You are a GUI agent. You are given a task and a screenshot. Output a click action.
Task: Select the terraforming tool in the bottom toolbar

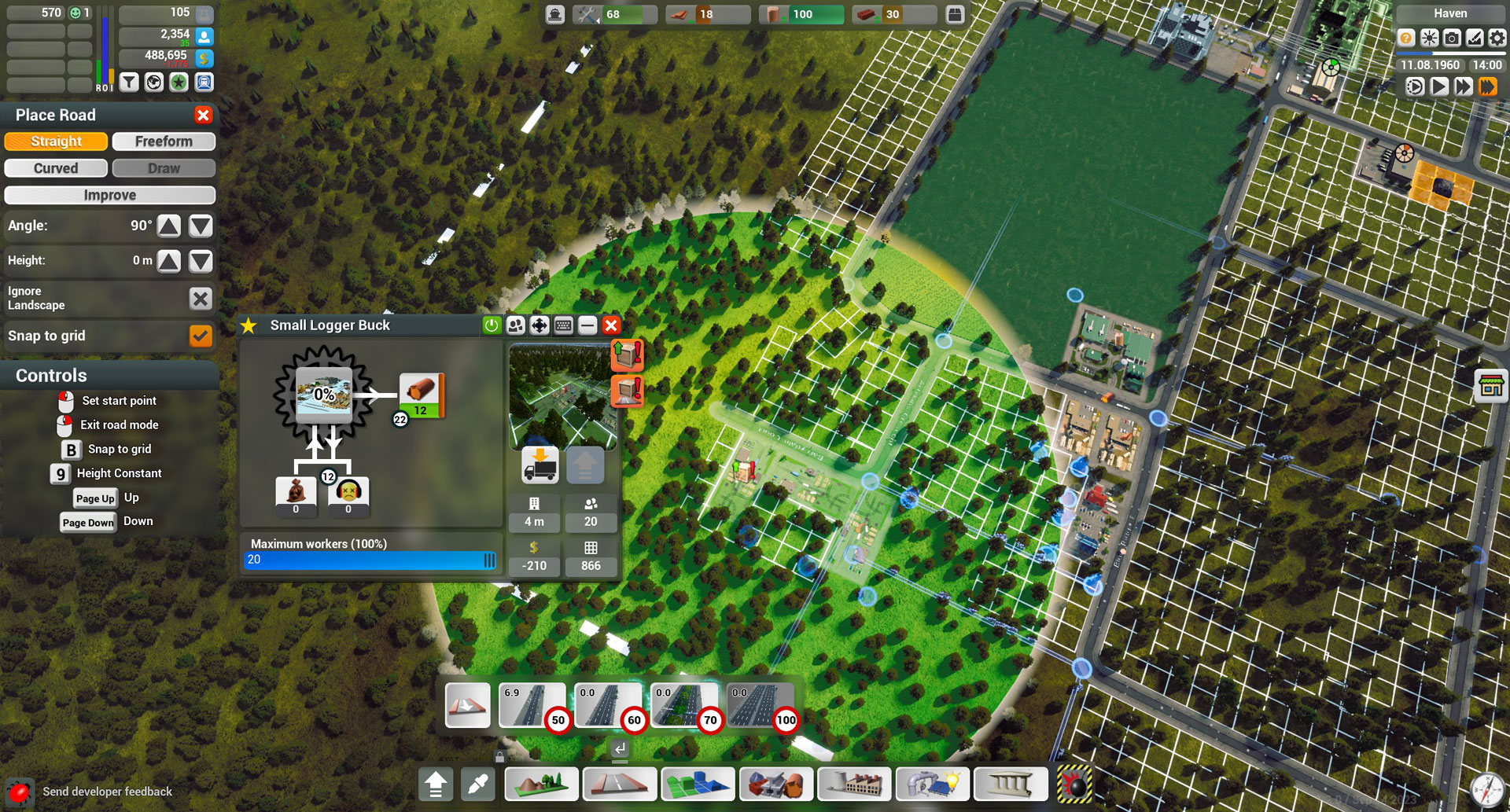(541, 784)
